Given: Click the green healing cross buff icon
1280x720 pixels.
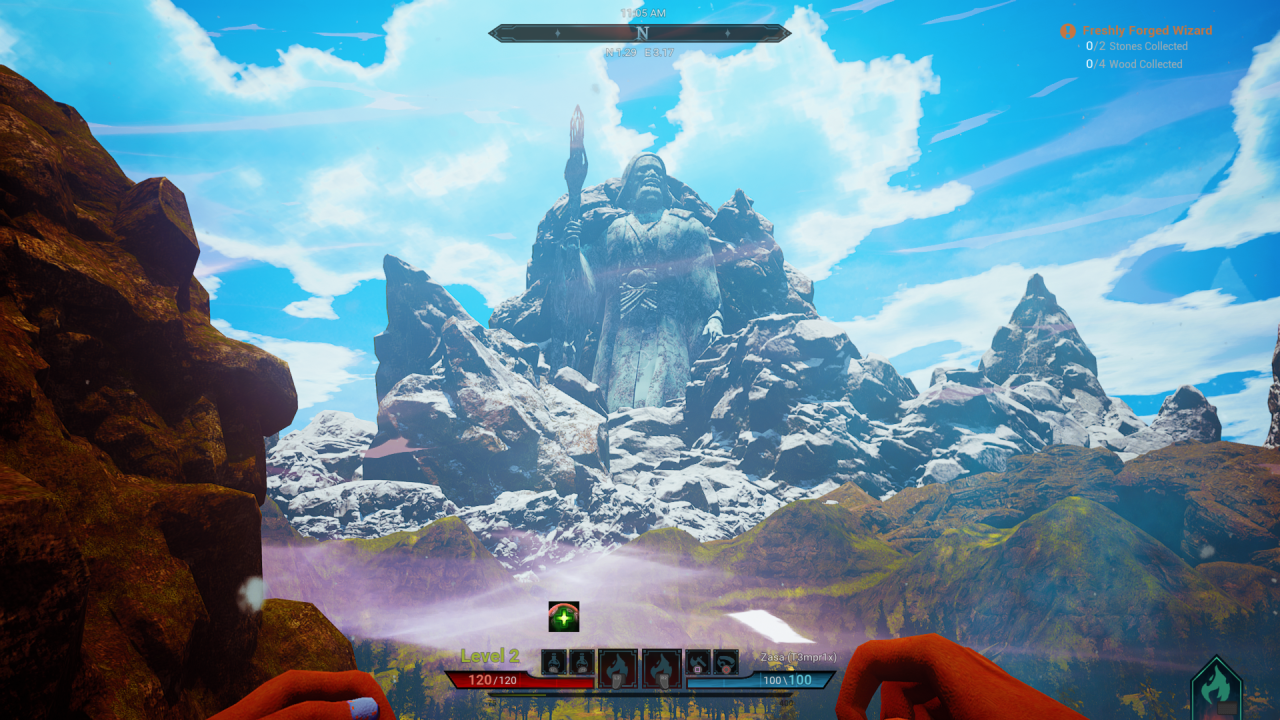Looking at the screenshot, I should point(564,617).
